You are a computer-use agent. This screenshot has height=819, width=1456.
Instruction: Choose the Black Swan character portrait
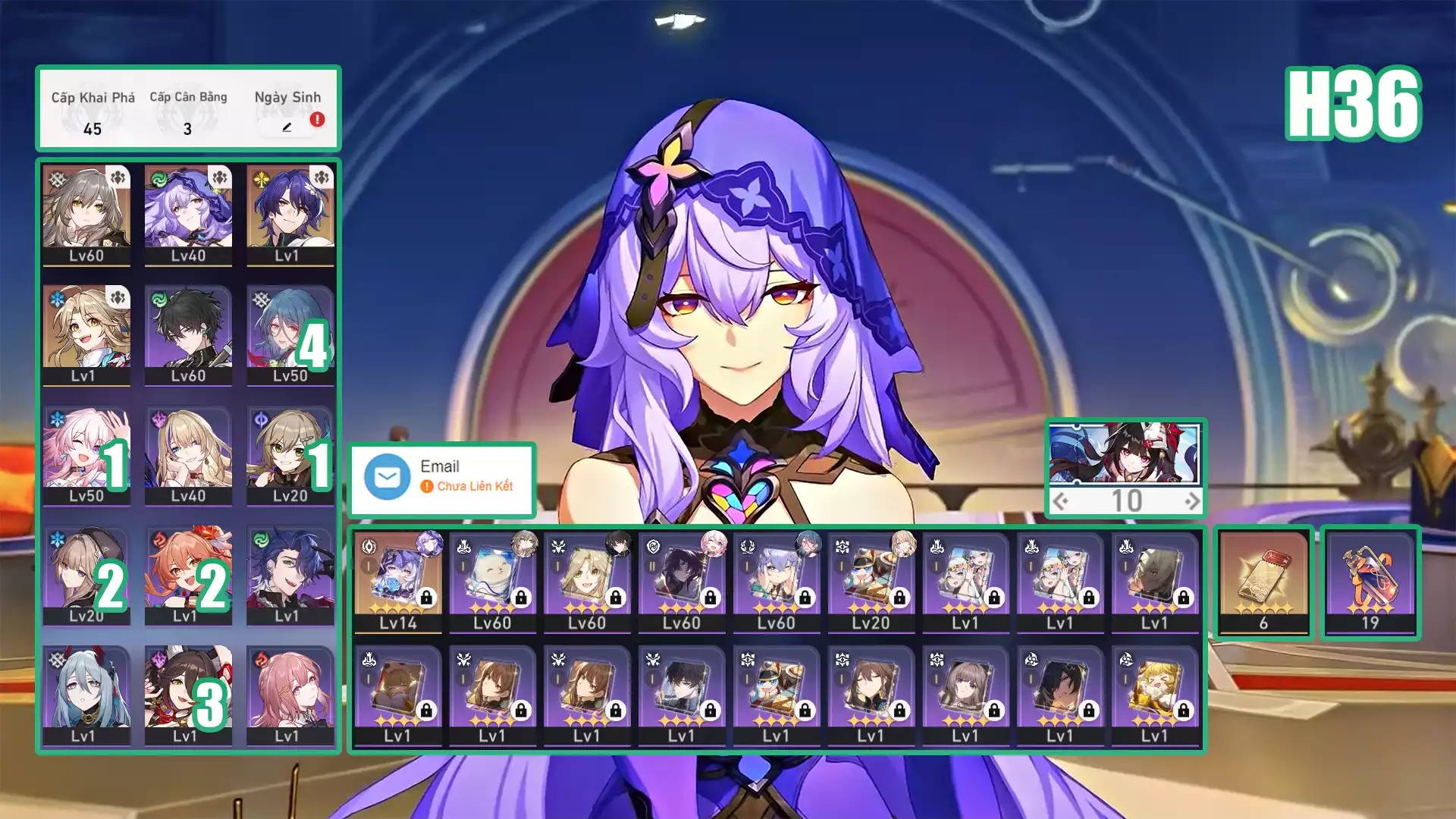(x=188, y=215)
